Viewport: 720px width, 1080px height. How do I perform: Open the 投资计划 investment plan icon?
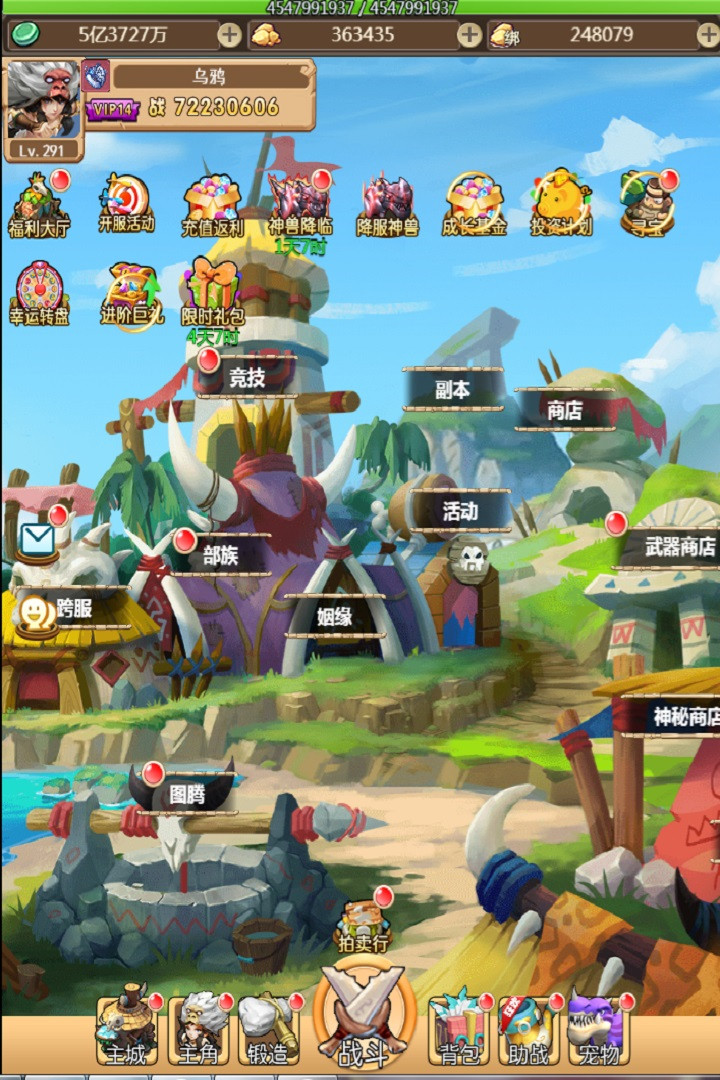pyautogui.click(x=561, y=203)
